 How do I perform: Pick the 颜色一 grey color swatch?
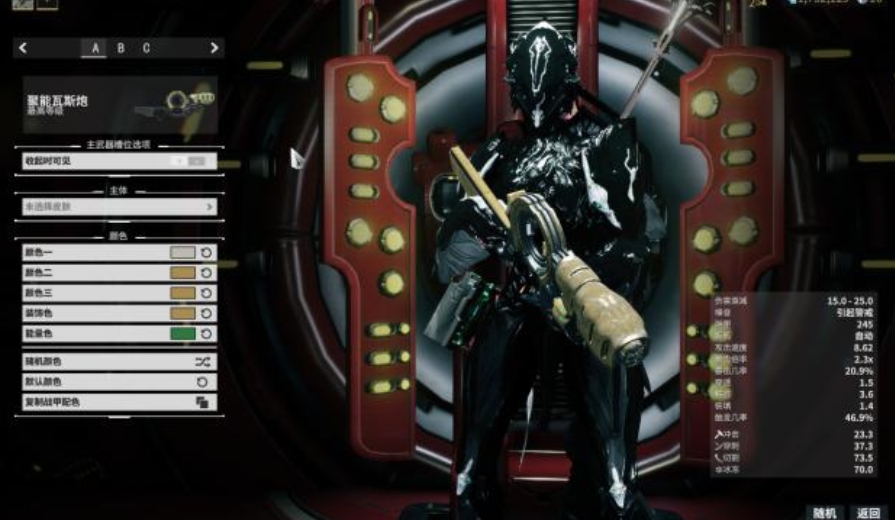(183, 253)
